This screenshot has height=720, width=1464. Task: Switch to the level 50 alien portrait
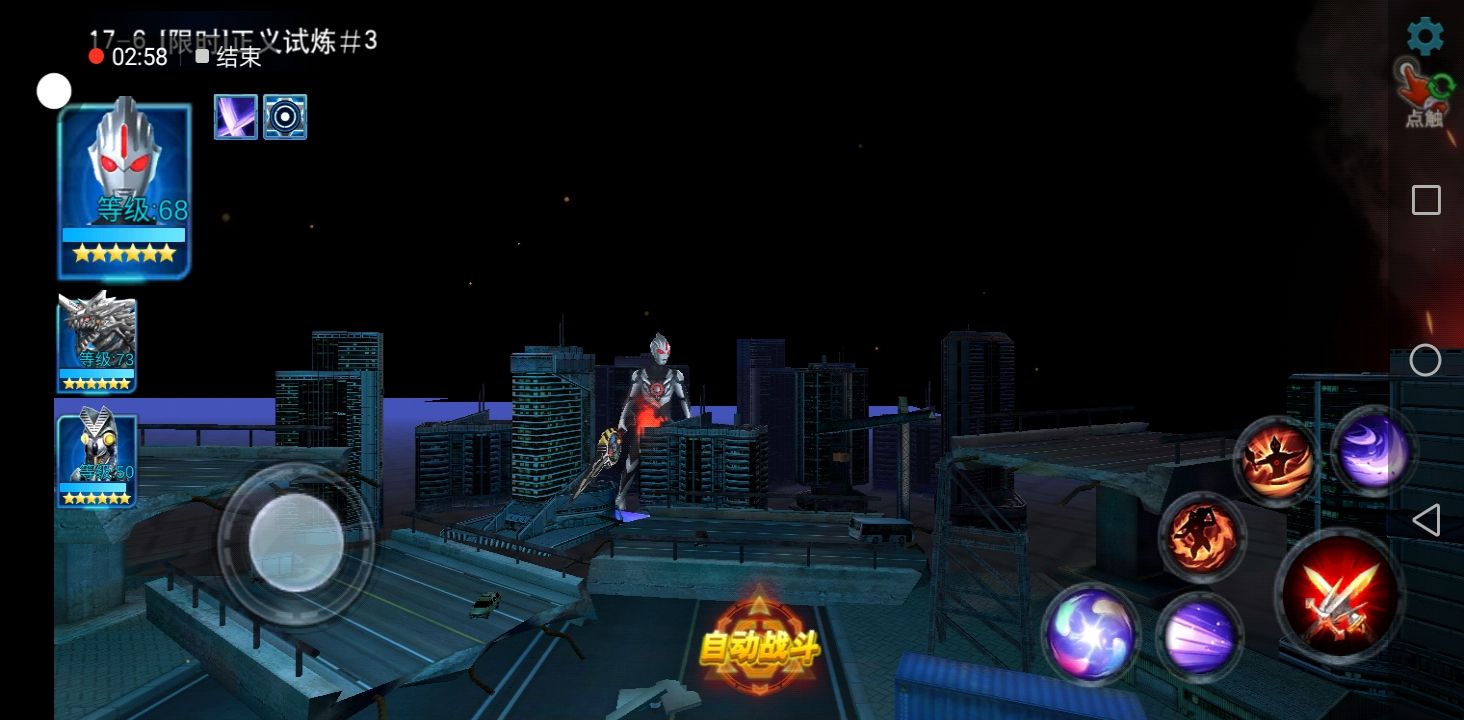[97, 461]
